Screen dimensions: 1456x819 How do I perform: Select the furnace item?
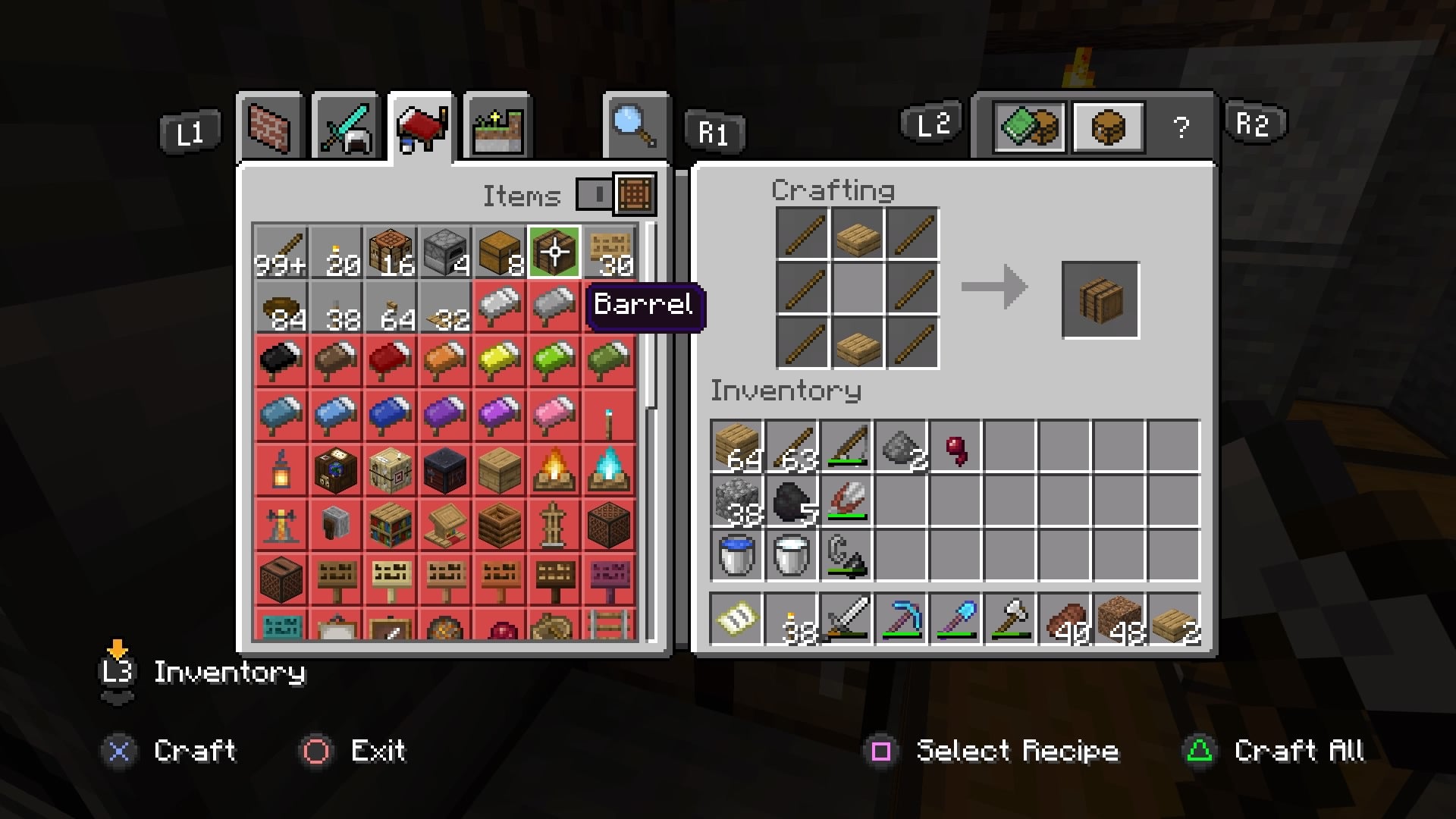(445, 250)
